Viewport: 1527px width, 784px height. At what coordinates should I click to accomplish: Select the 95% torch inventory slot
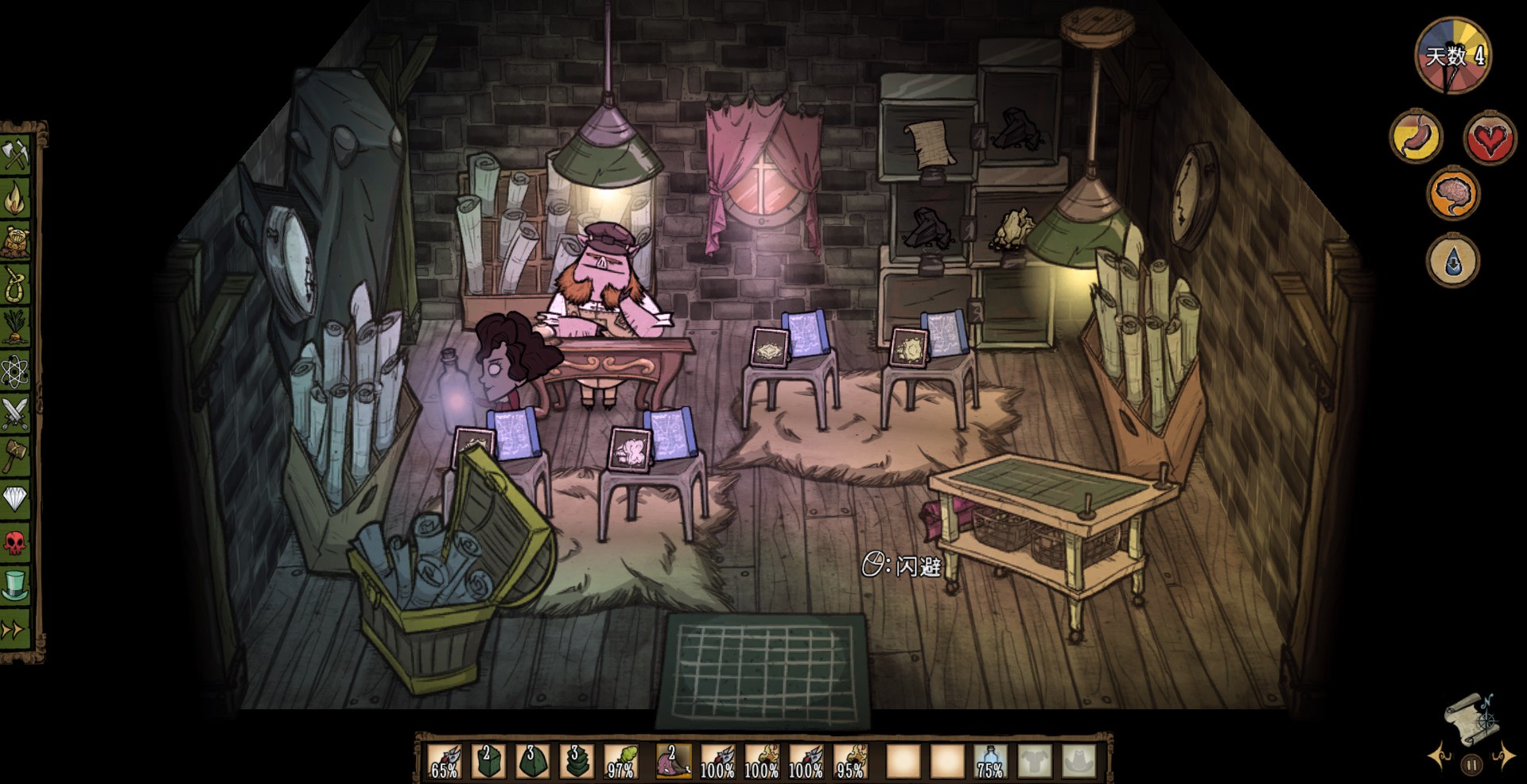851,762
